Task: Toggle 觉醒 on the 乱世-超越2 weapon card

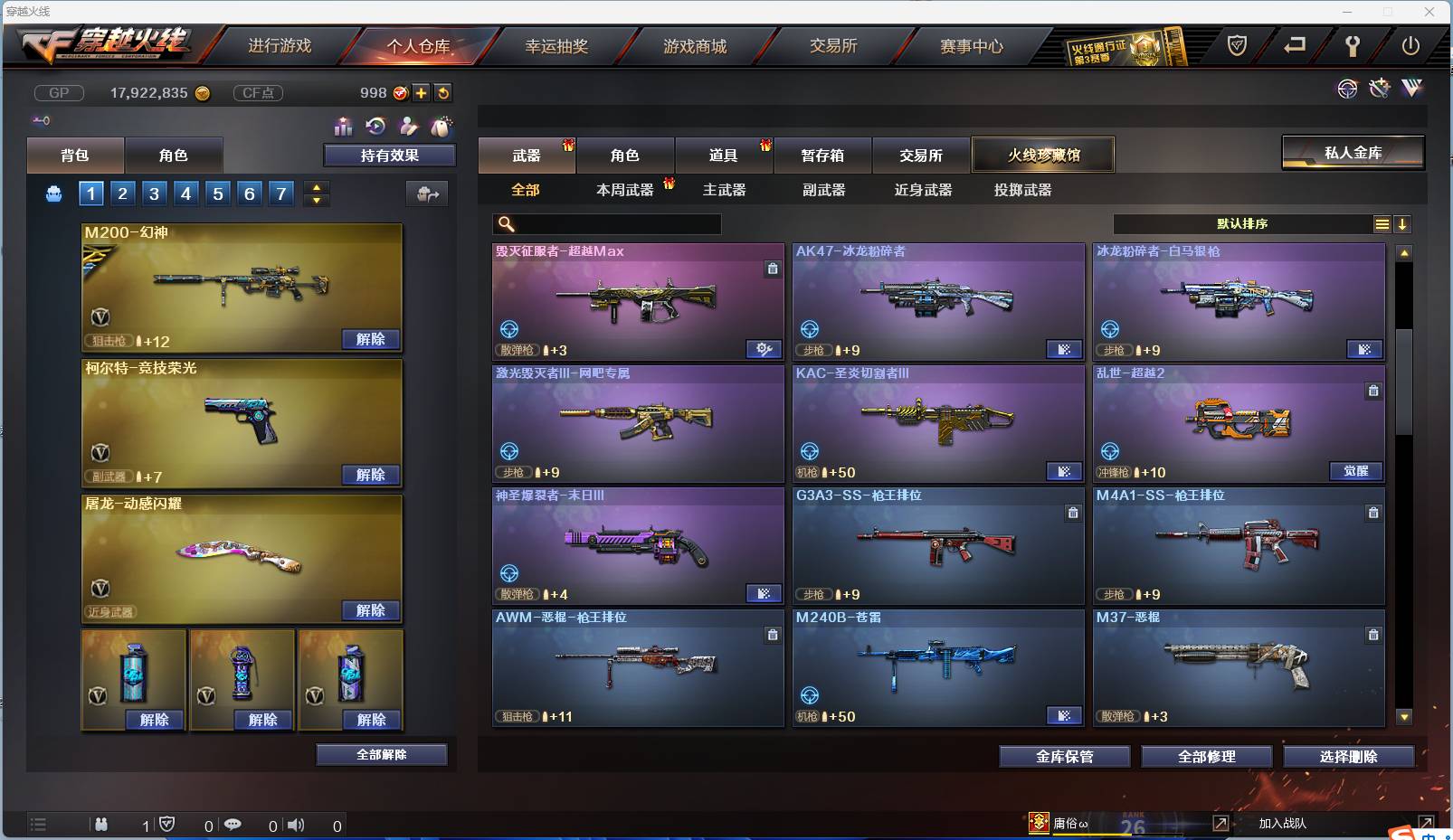Action: point(1356,471)
